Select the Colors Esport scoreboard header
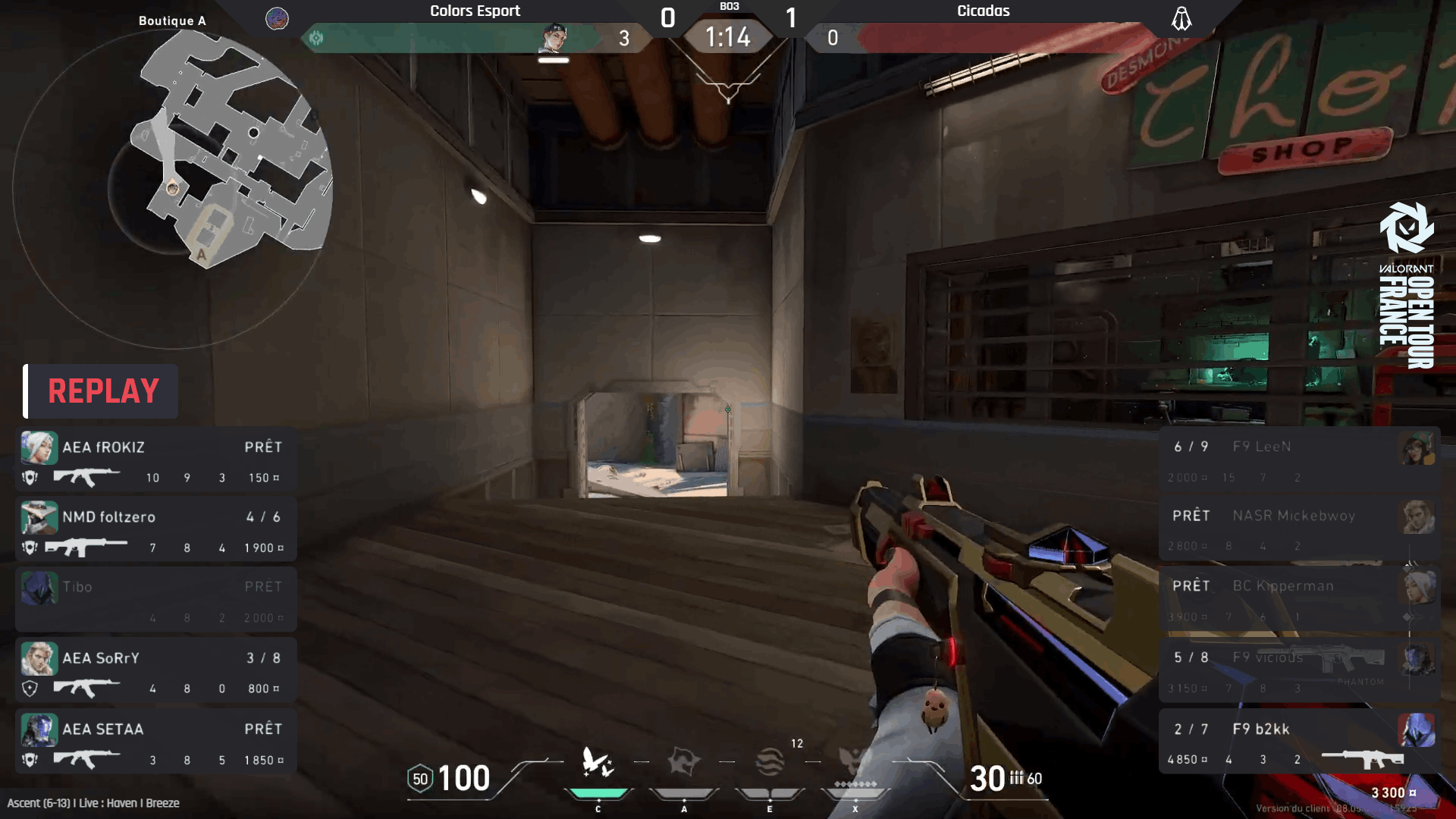 [x=475, y=11]
